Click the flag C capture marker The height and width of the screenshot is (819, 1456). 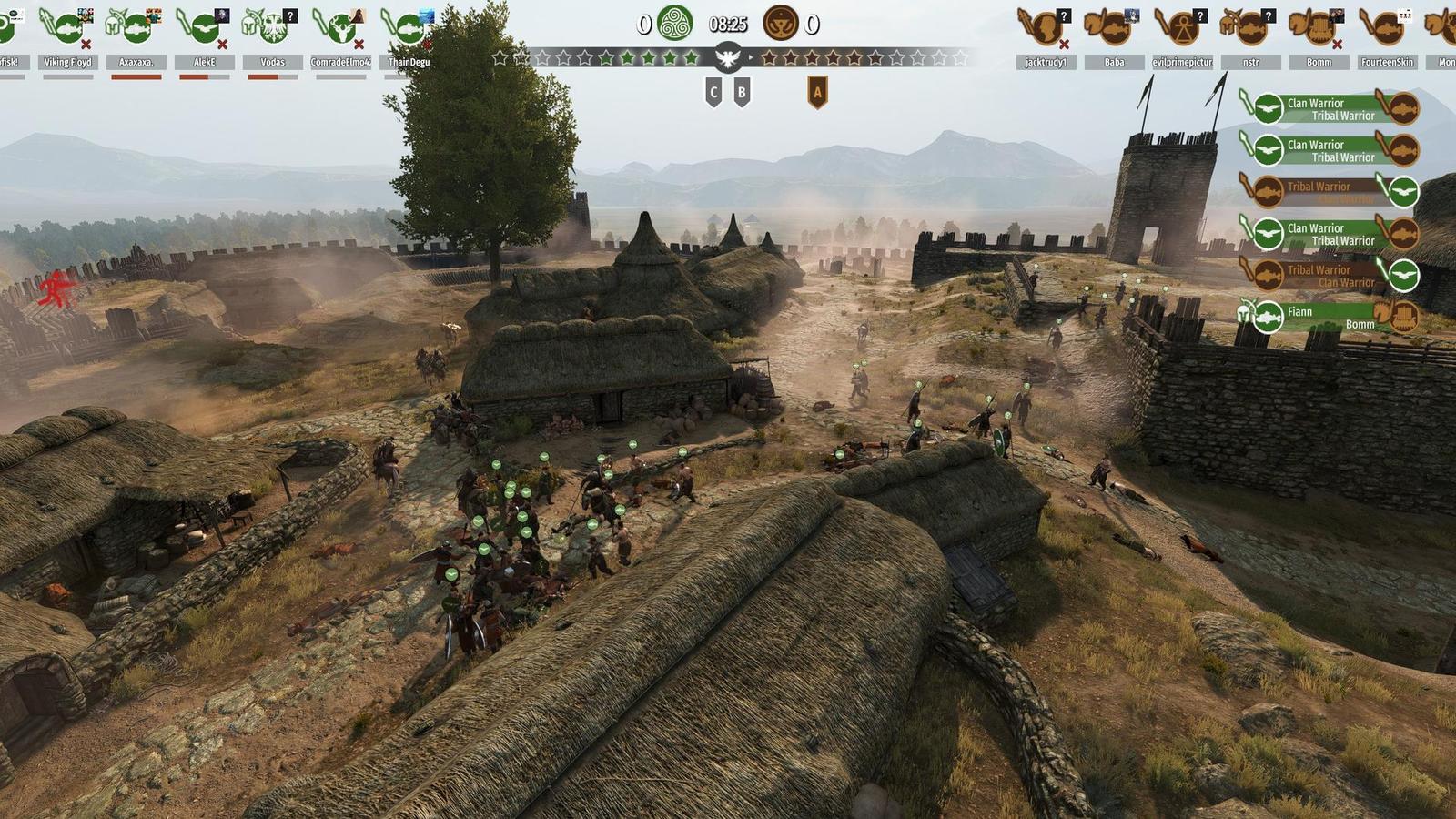(x=713, y=92)
